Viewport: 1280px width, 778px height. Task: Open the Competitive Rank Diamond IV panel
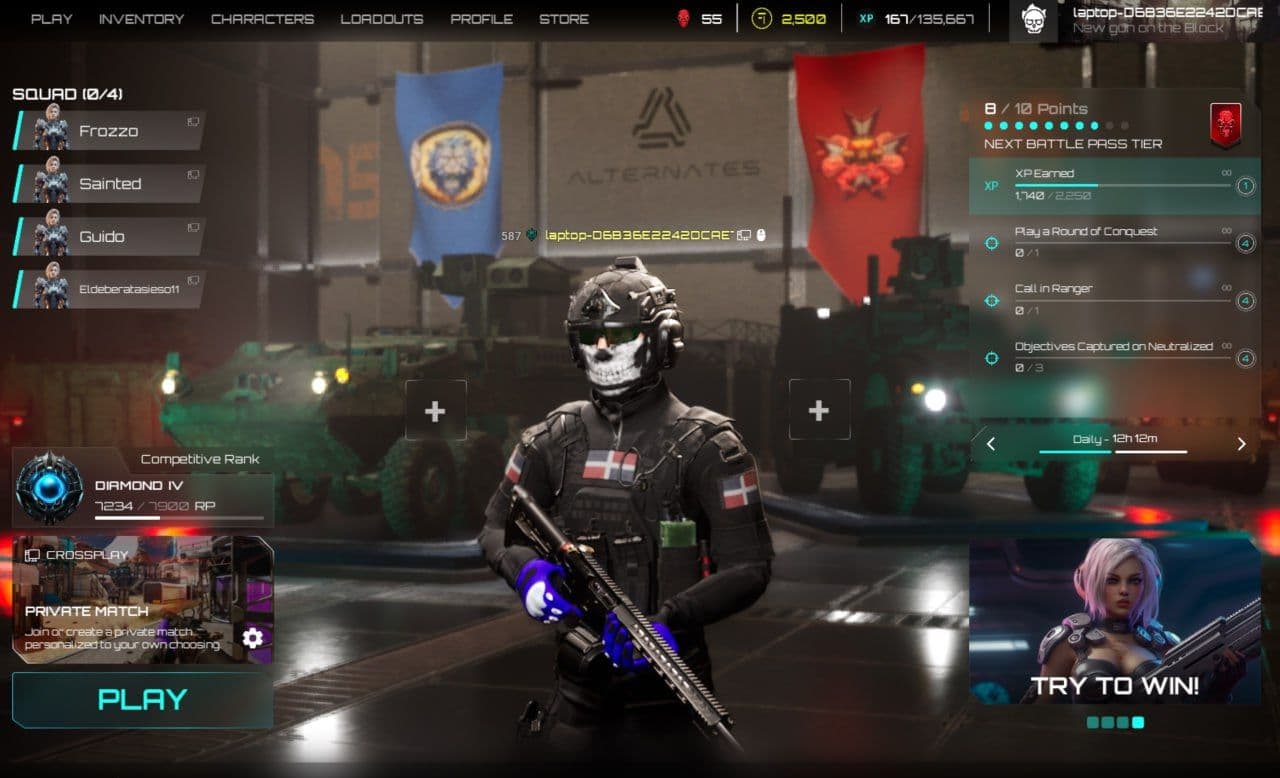(142, 488)
